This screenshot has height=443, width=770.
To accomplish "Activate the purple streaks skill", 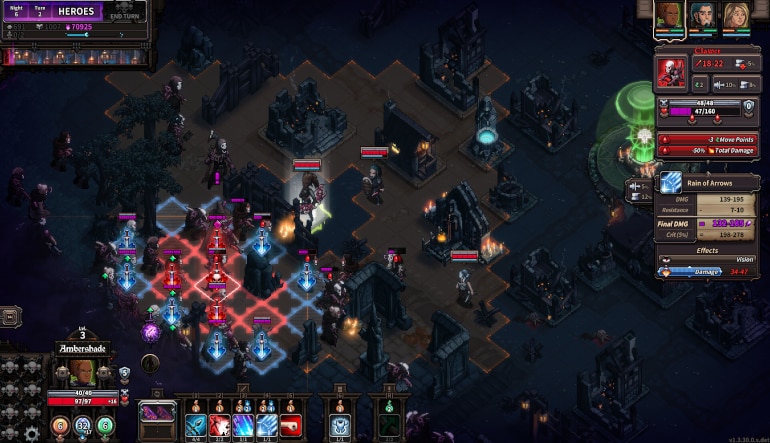I will tap(243, 424).
